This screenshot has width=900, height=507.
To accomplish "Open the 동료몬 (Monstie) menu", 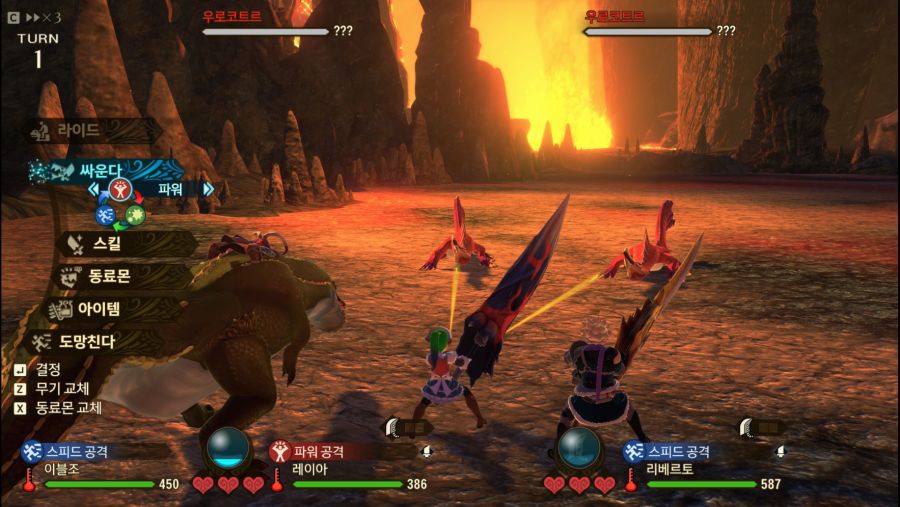I will coord(109,276).
